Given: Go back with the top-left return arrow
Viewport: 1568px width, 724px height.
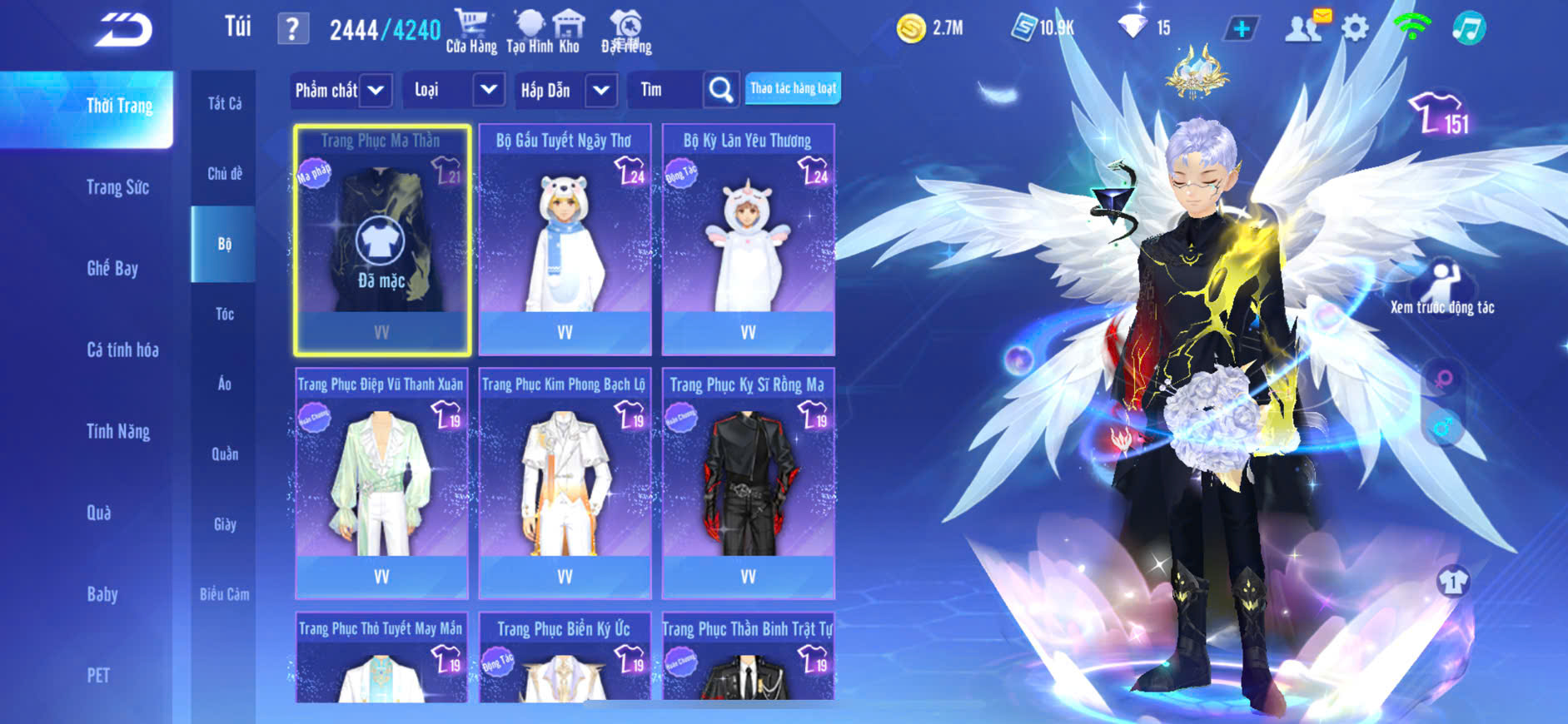Looking at the screenshot, I should pyautogui.click(x=123, y=30).
